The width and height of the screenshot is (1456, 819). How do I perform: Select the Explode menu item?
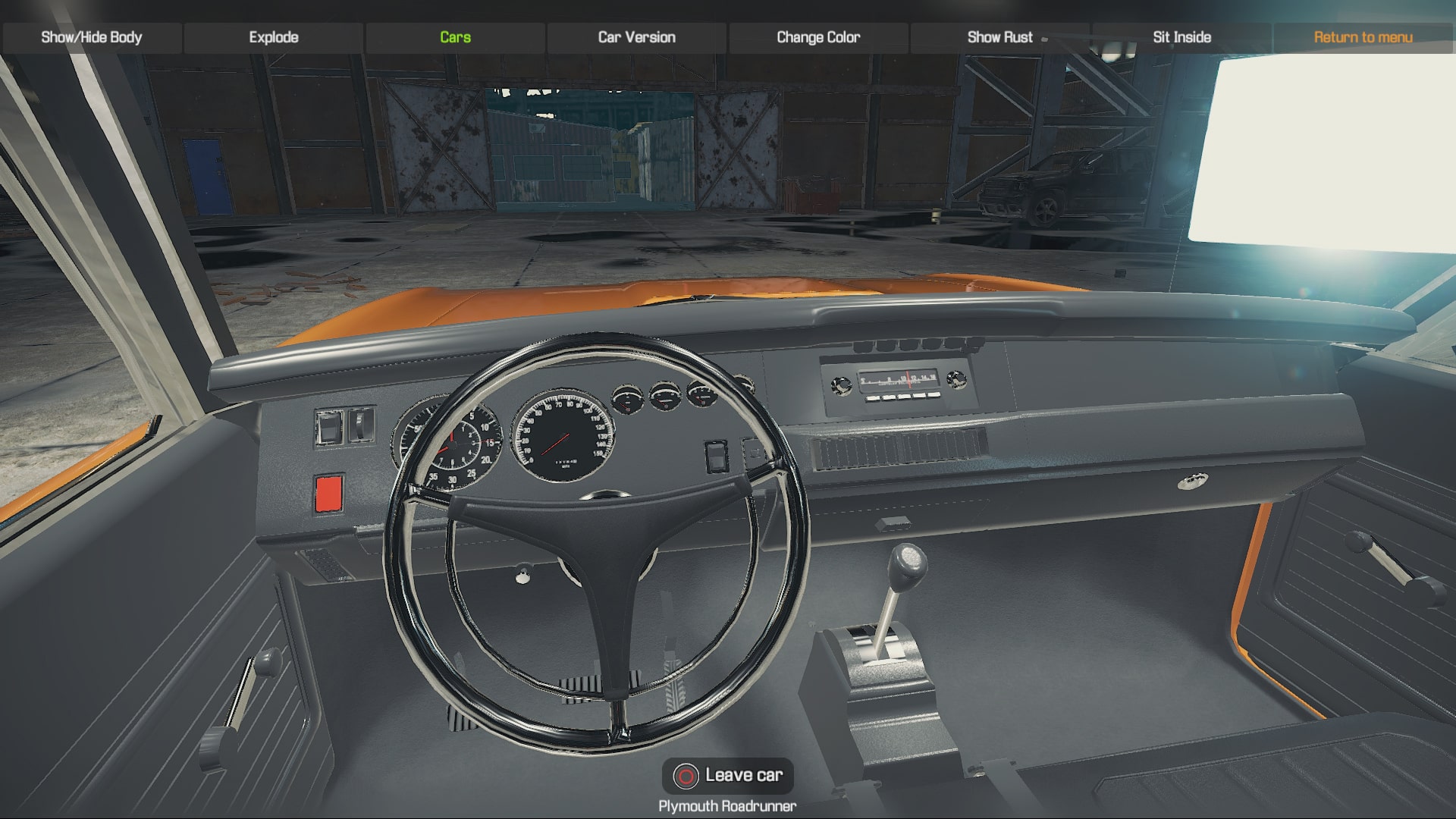[274, 36]
